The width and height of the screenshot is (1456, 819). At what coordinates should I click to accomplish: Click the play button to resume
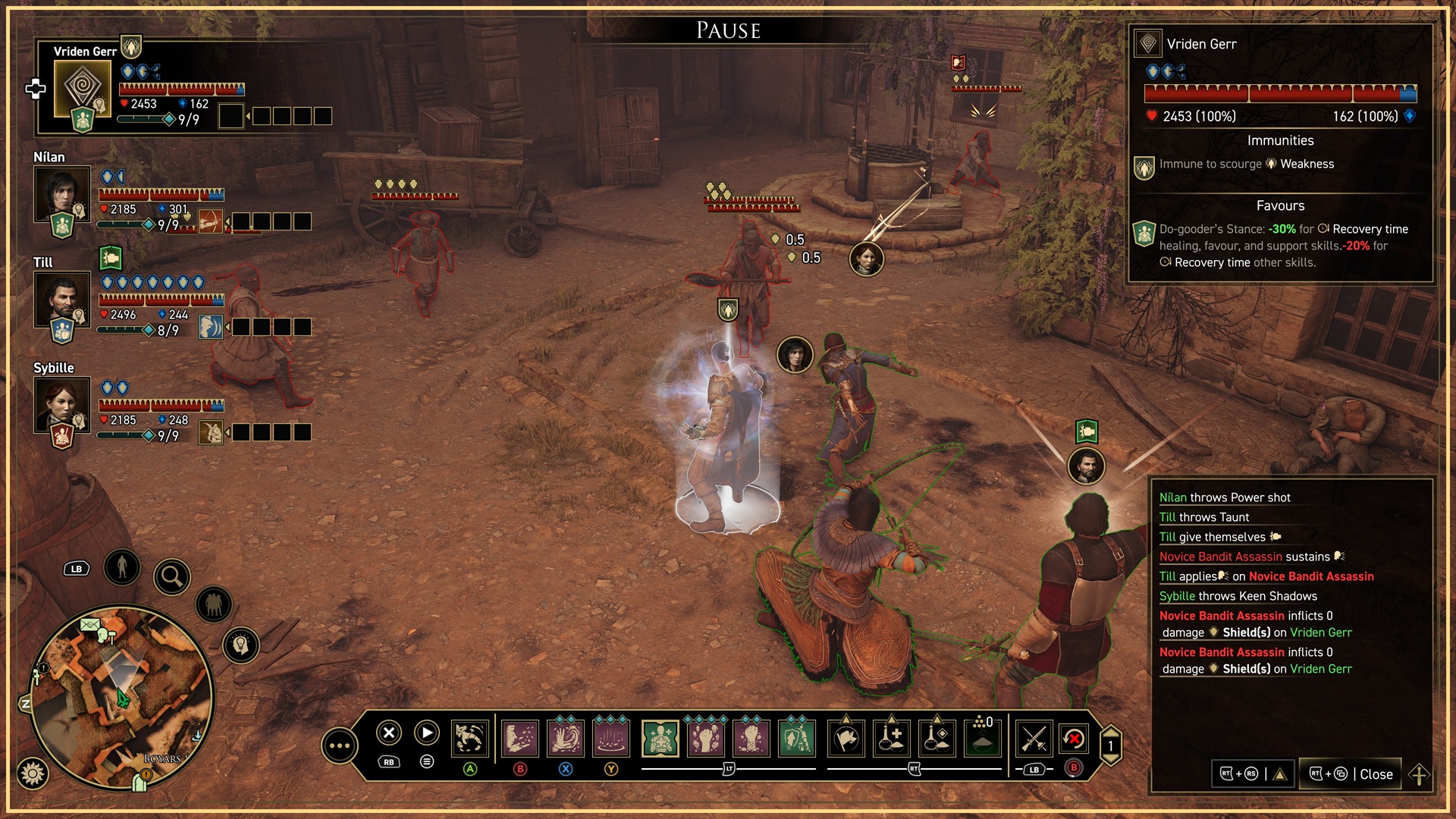[x=427, y=733]
